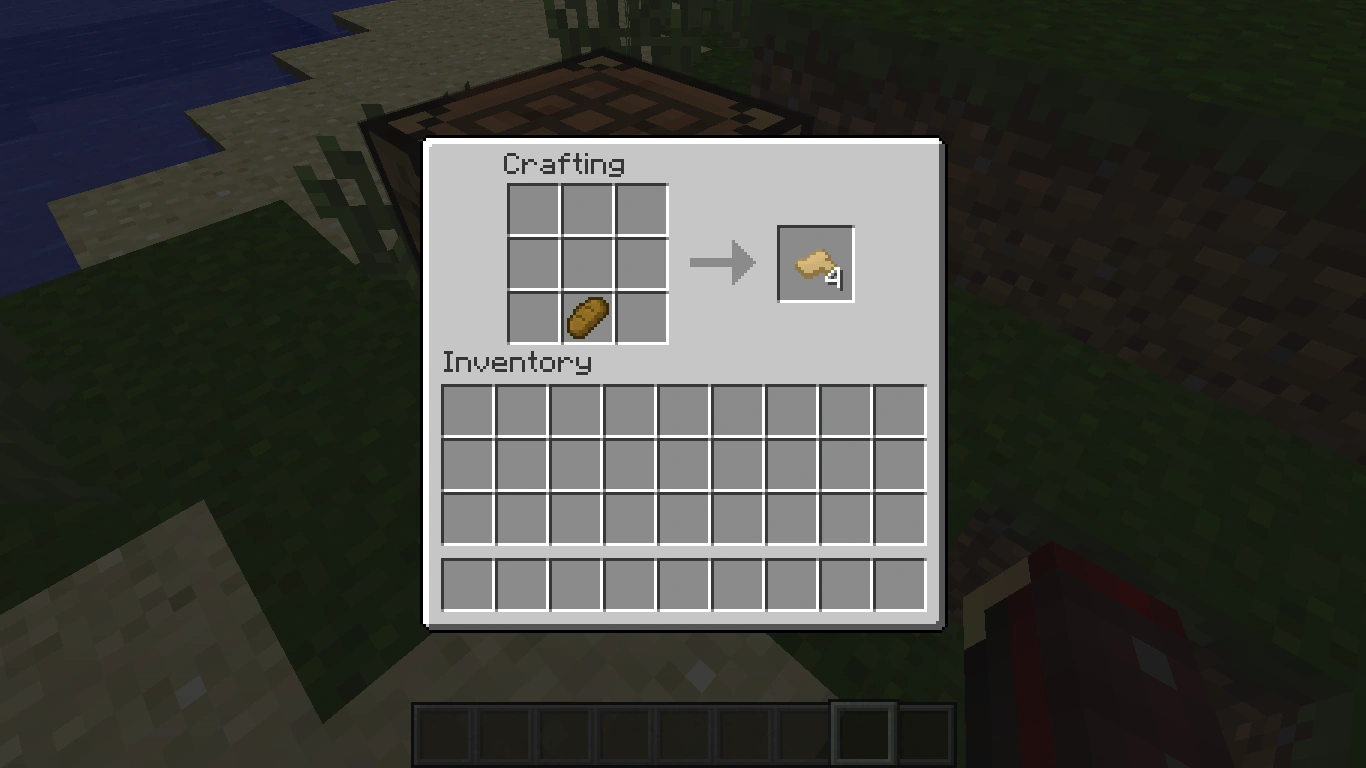Click the top-right crafting grid slot
This screenshot has width=1366, height=768.
pyautogui.click(x=640, y=210)
